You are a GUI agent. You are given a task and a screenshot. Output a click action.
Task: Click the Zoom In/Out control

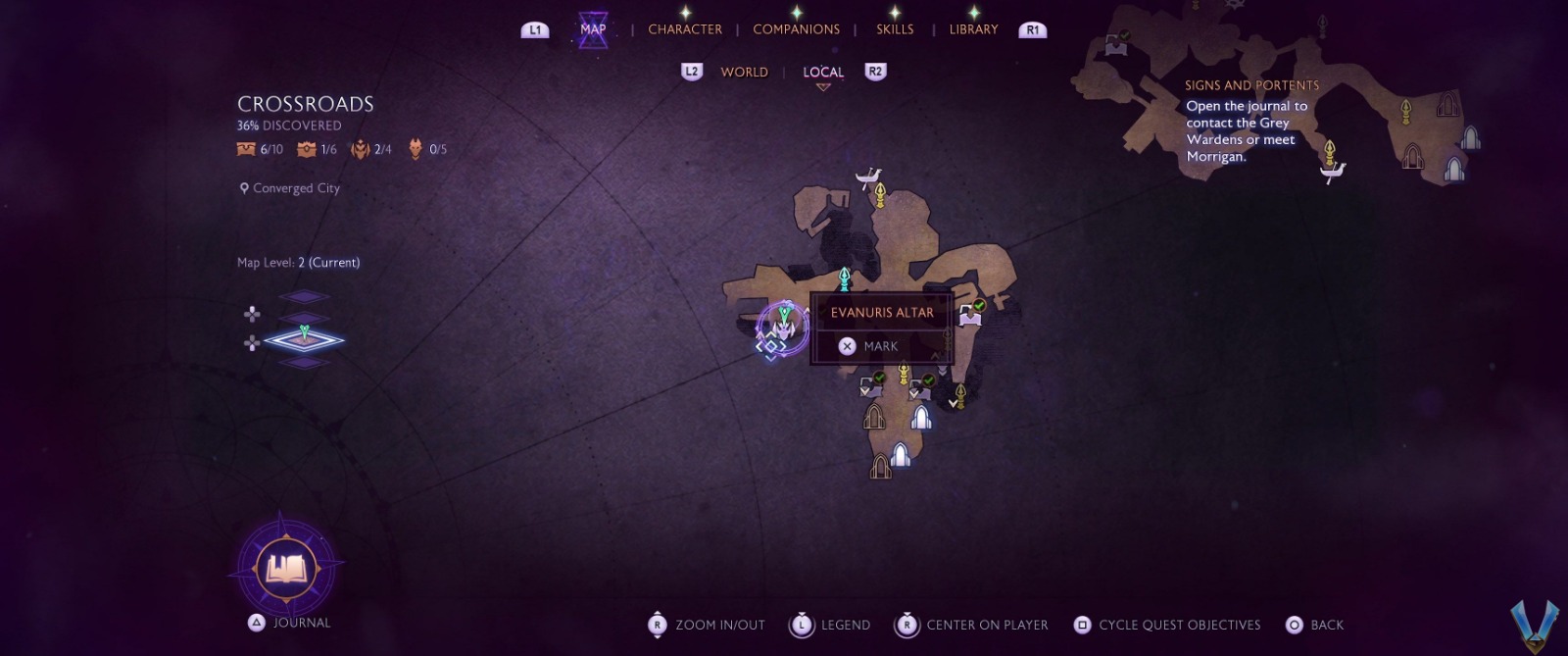click(708, 625)
